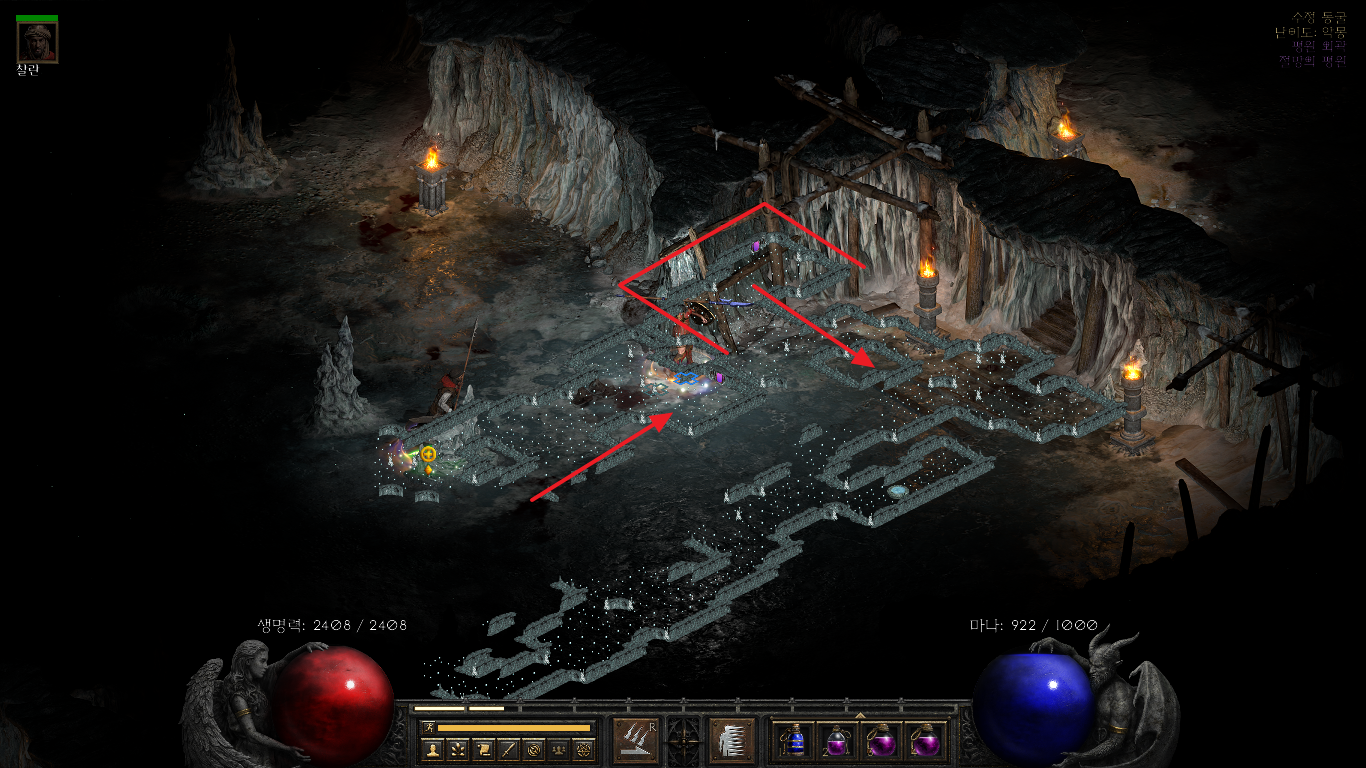Open the skill tree icon
The width and height of the screenshot is (1366, 768).
tap(458, 749)
